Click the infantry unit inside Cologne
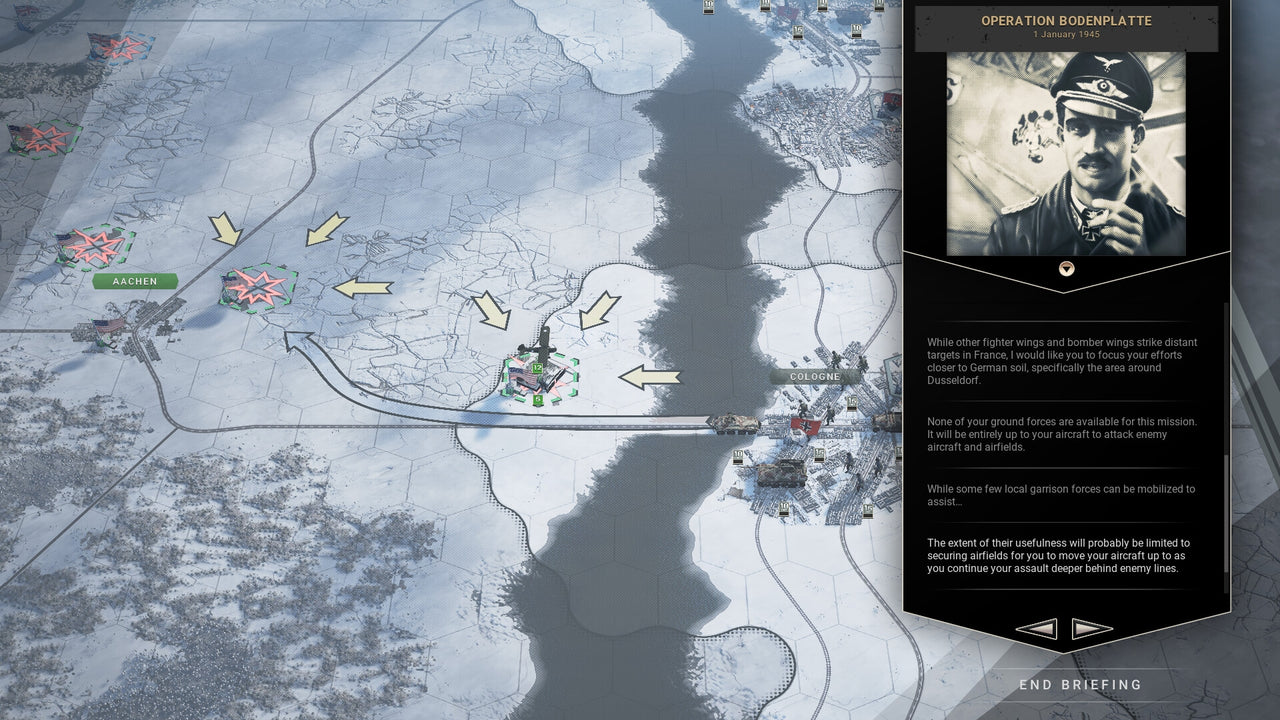The width and height of the screenshot is (1280, 720). click(804, 409)
